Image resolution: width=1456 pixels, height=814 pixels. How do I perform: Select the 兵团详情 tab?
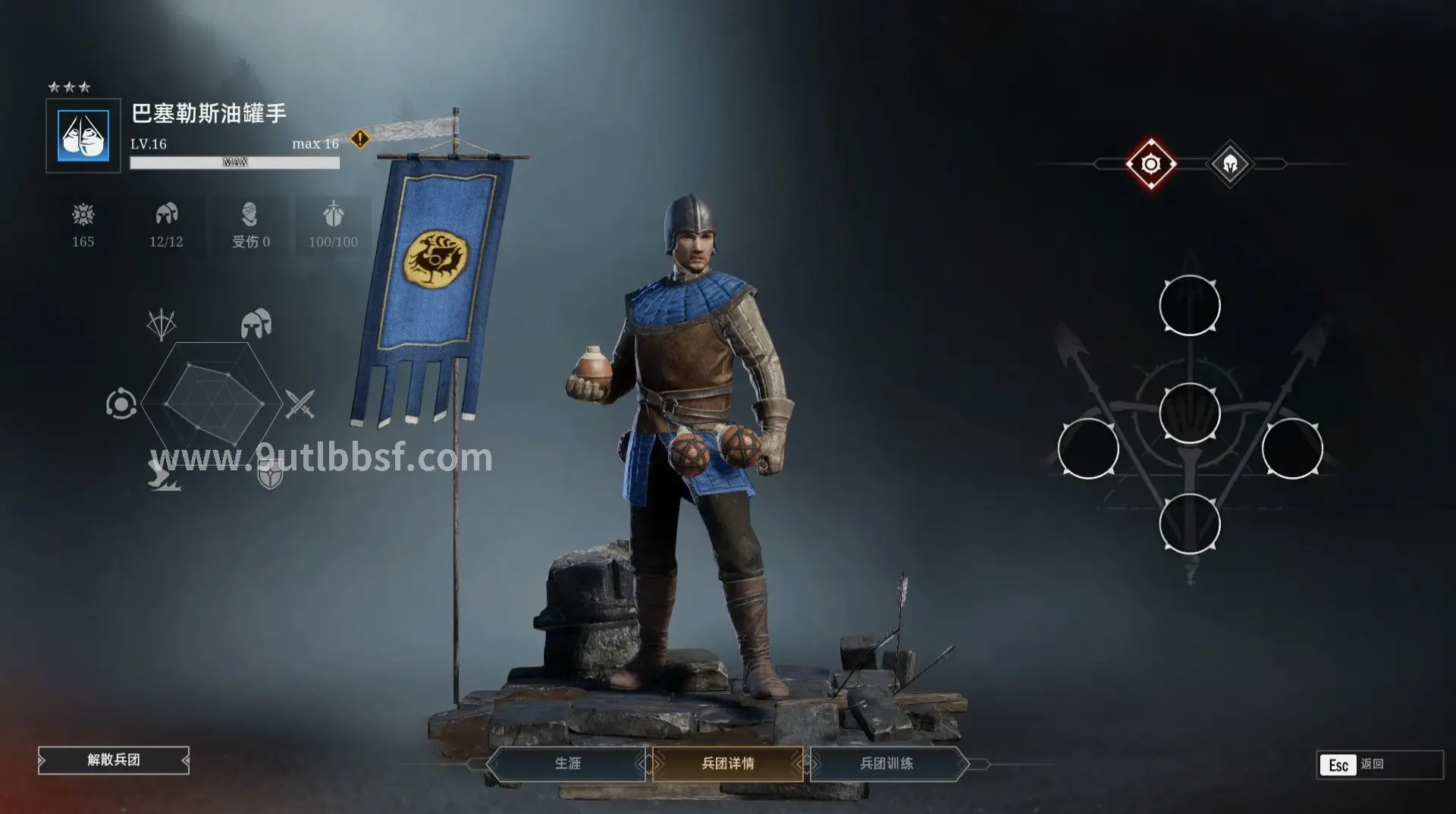click(x=727, y=763)
